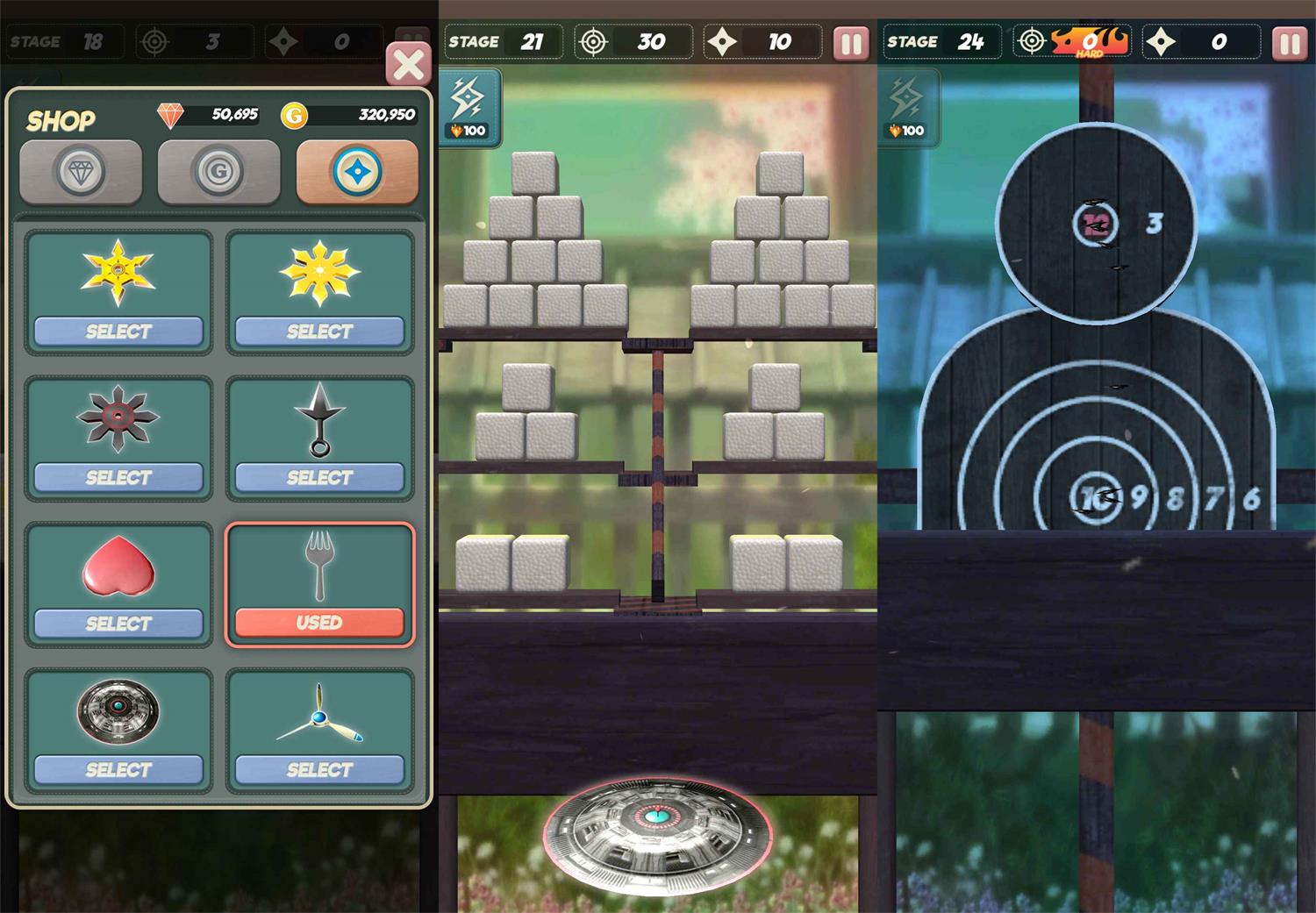The height and width of the screenshot is (913, 1316).
Task: Tap the dimmed lightning power-up on Stage 24
Action: [x=908, y=107]
